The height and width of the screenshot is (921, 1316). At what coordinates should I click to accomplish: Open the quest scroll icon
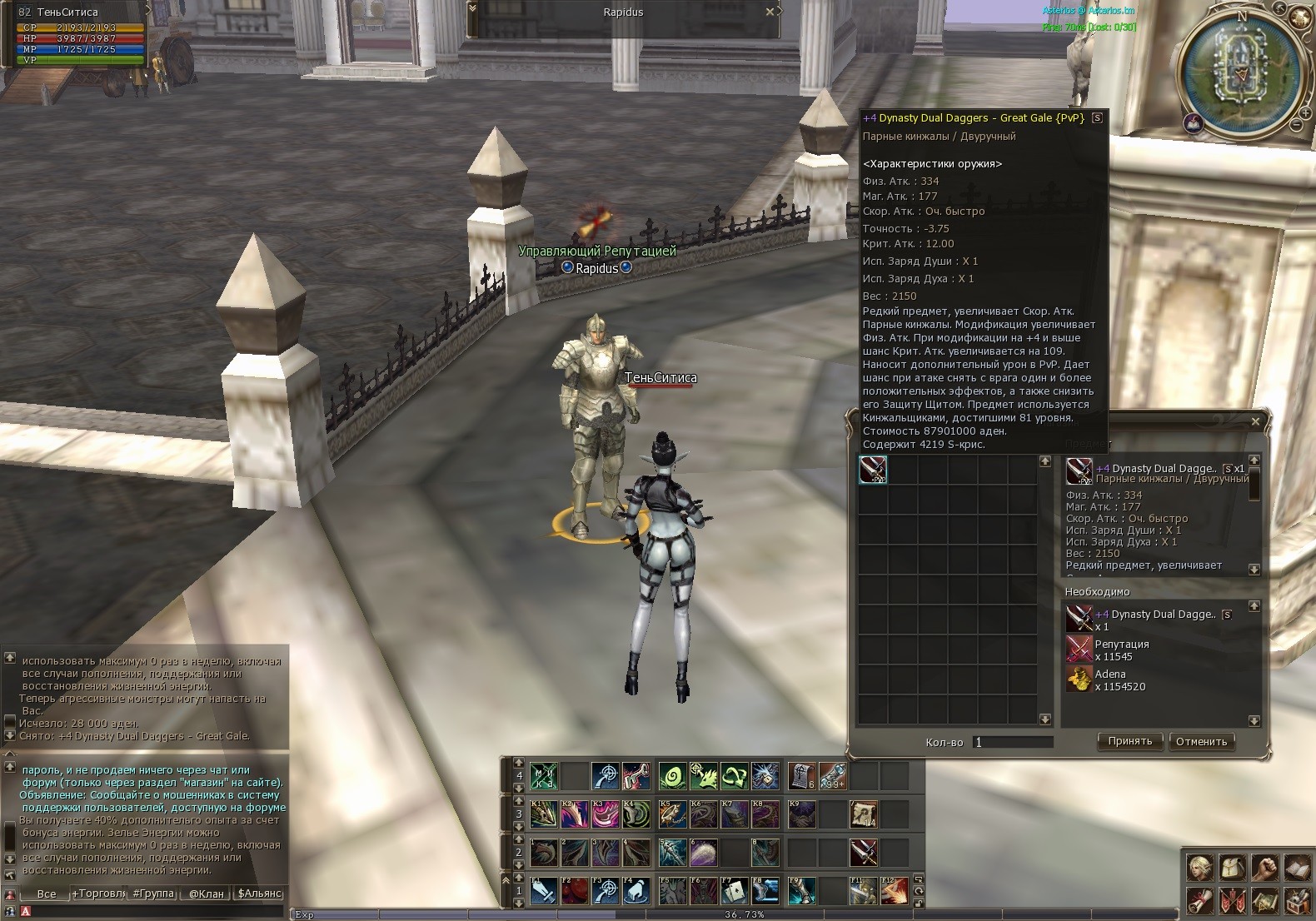pos(1199,900)
